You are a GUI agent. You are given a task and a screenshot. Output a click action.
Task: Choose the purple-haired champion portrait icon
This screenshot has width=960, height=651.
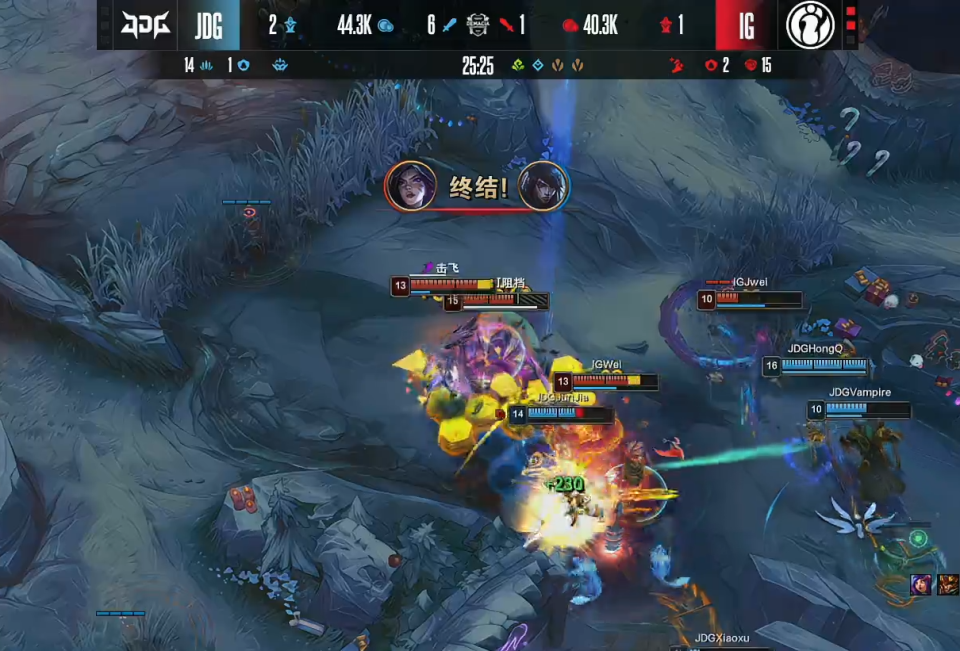[x=920, y=585]
